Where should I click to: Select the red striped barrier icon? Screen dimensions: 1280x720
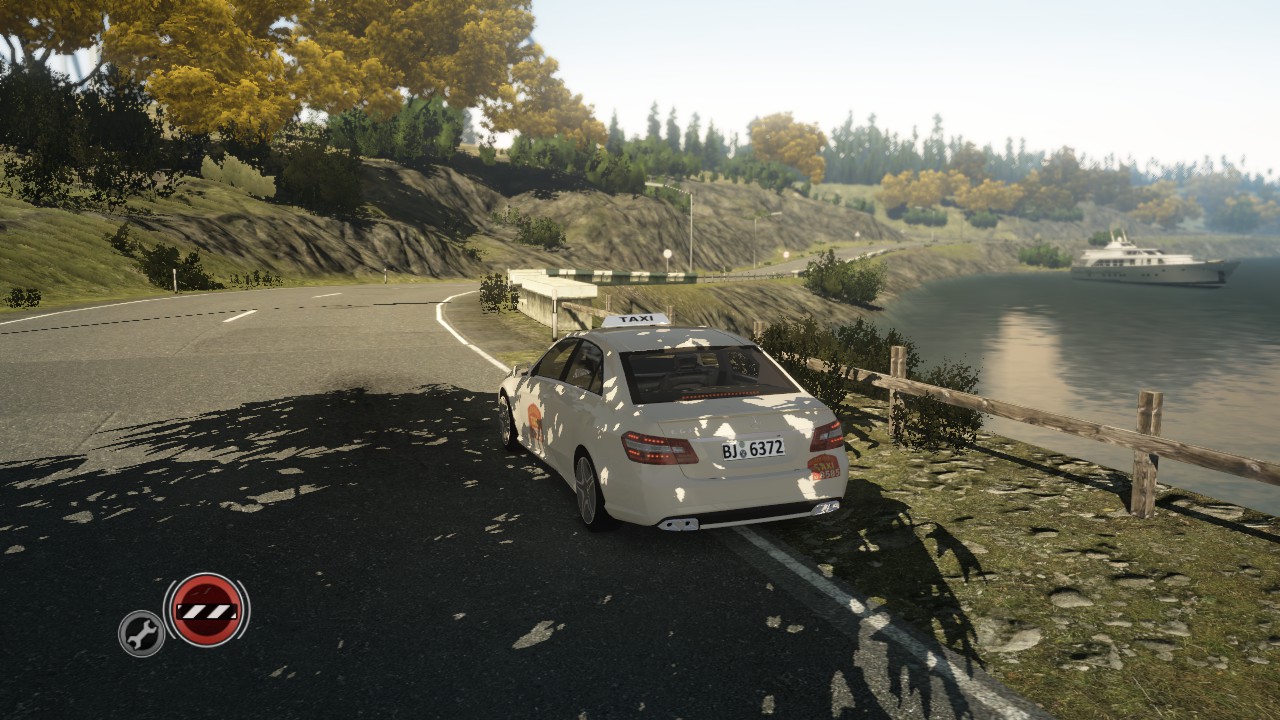click(x=206, y=610)
